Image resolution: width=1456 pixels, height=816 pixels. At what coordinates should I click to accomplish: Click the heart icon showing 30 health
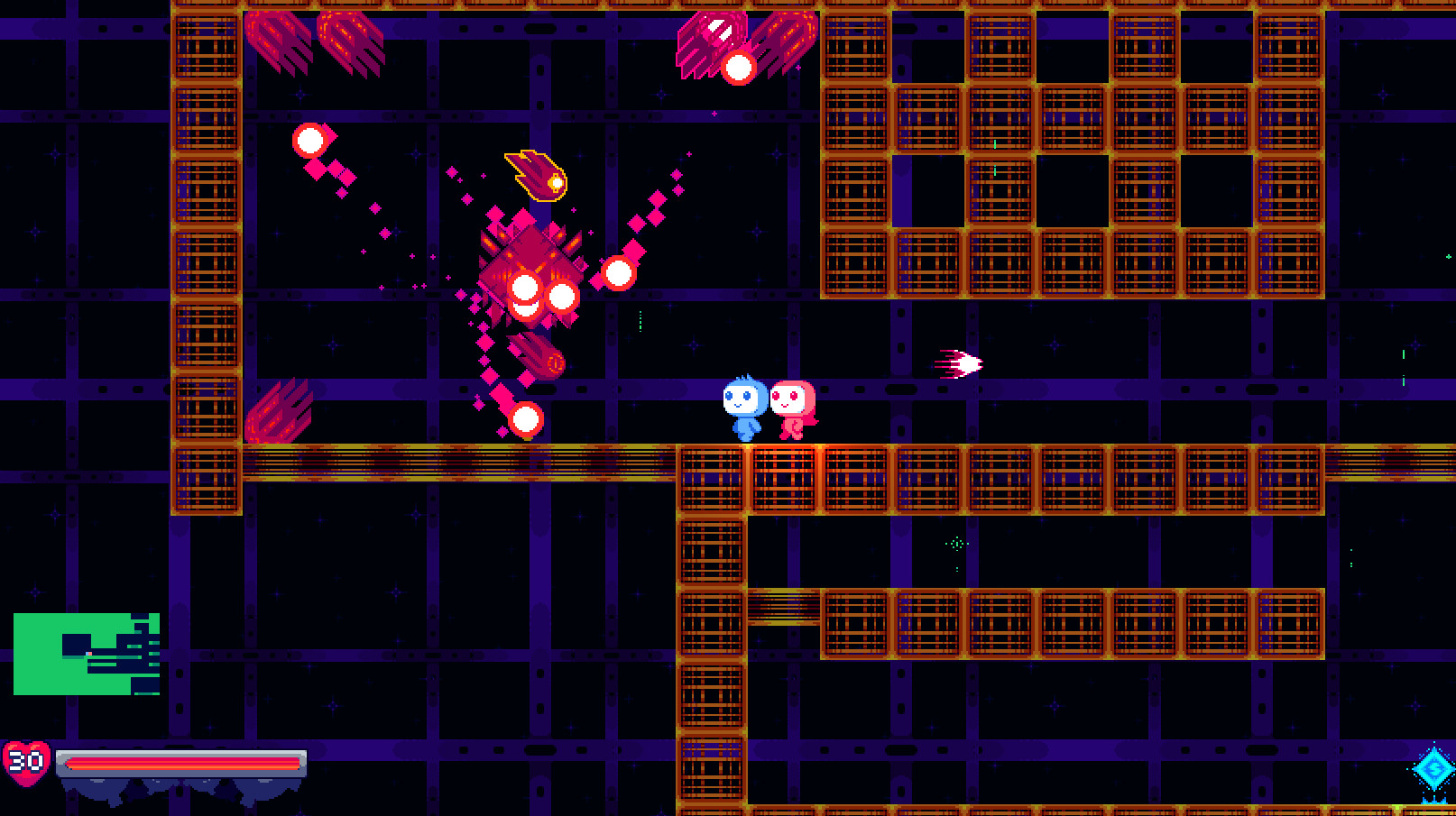(27, 760)
